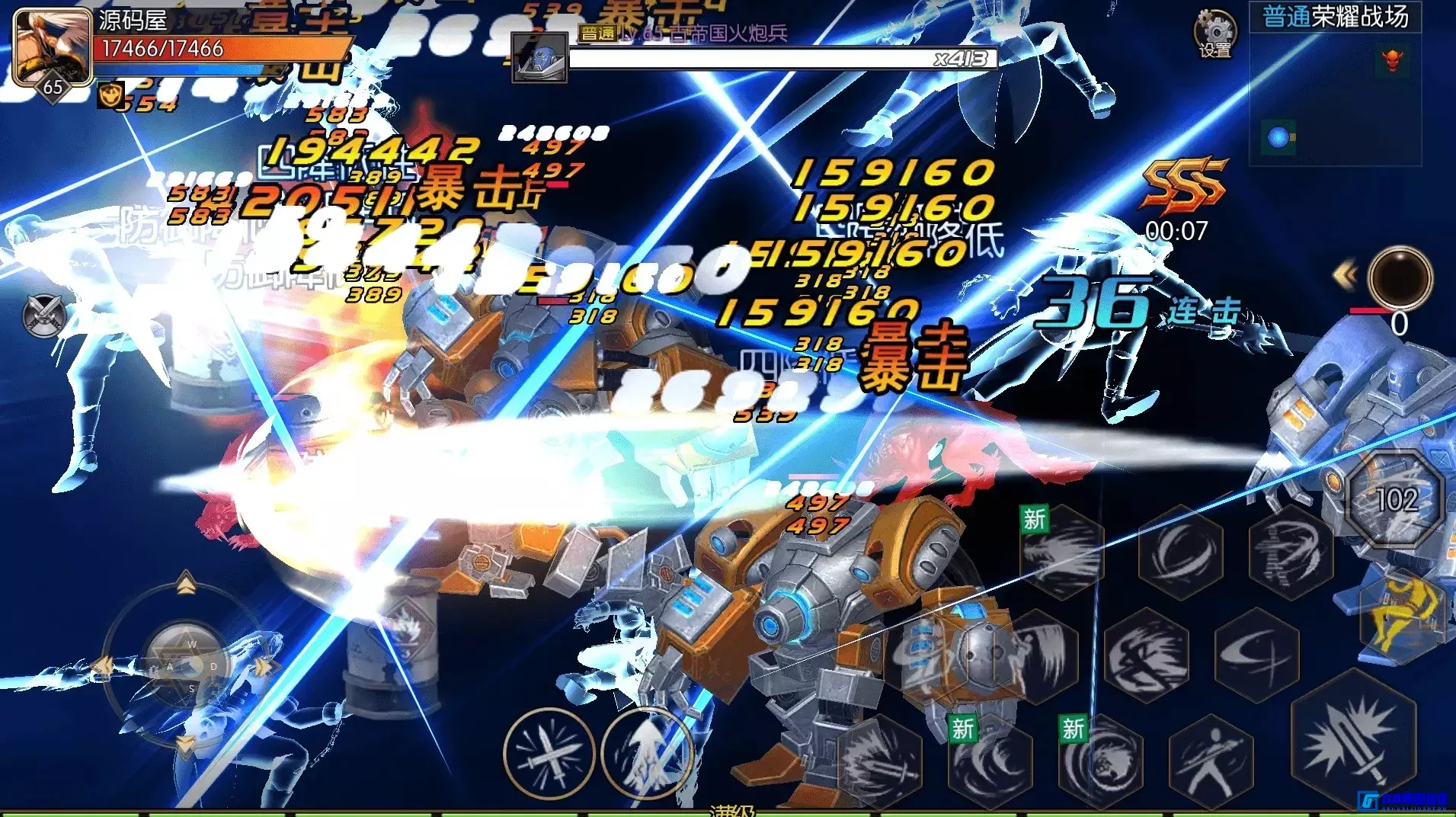
Task: Move up with the joystick's top arrow
Action: (x=186, y=585)
